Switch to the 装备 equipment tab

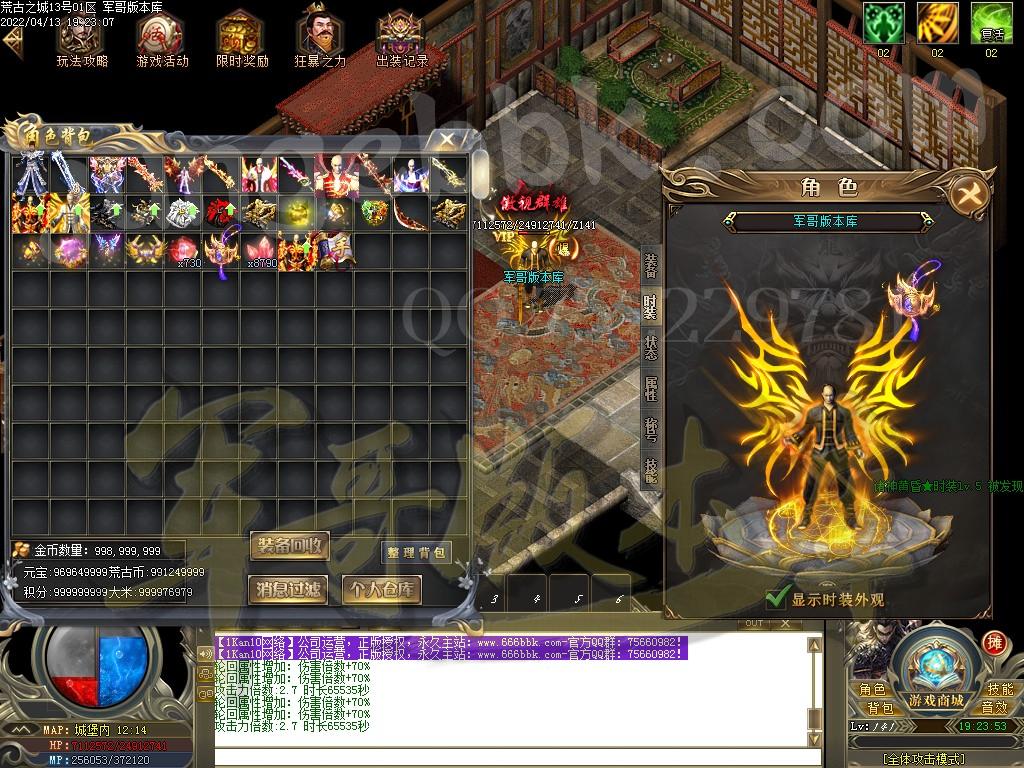651,266
